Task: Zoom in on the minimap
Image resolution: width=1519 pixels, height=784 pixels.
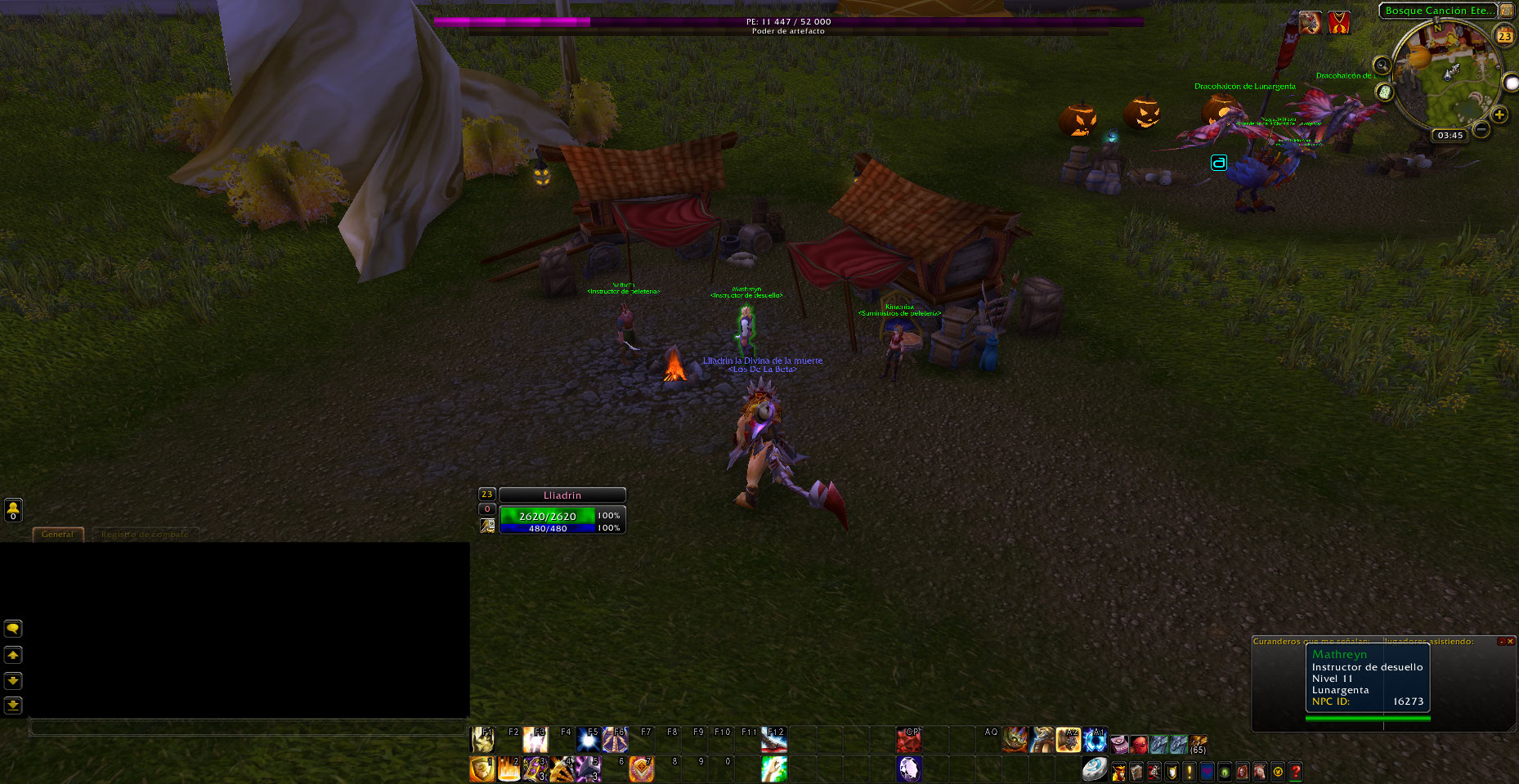Action: click(x=1499, y=114)
